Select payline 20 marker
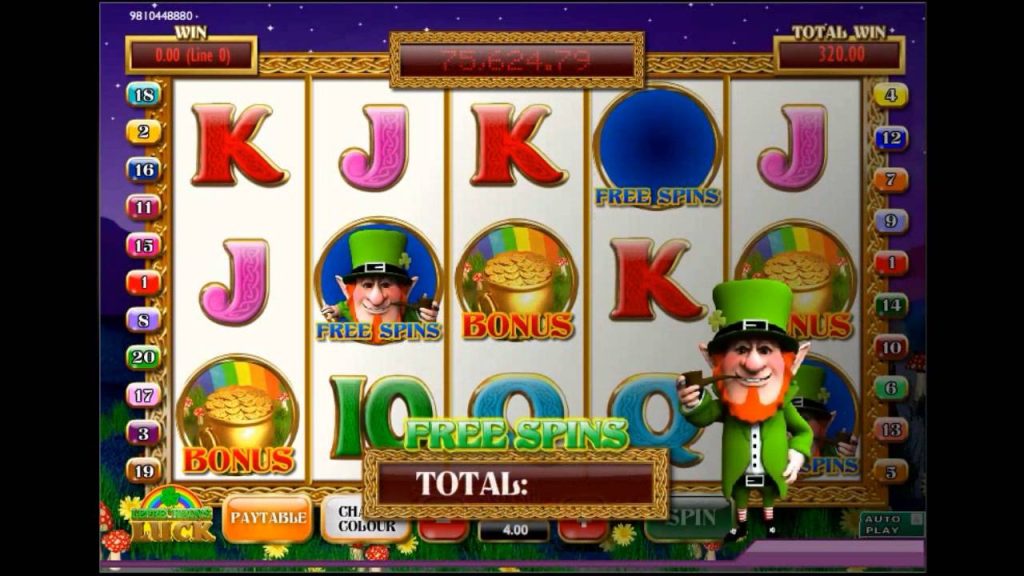Image resolution: width=1024 pixels, height=576 pixels. tap(144, 357)
